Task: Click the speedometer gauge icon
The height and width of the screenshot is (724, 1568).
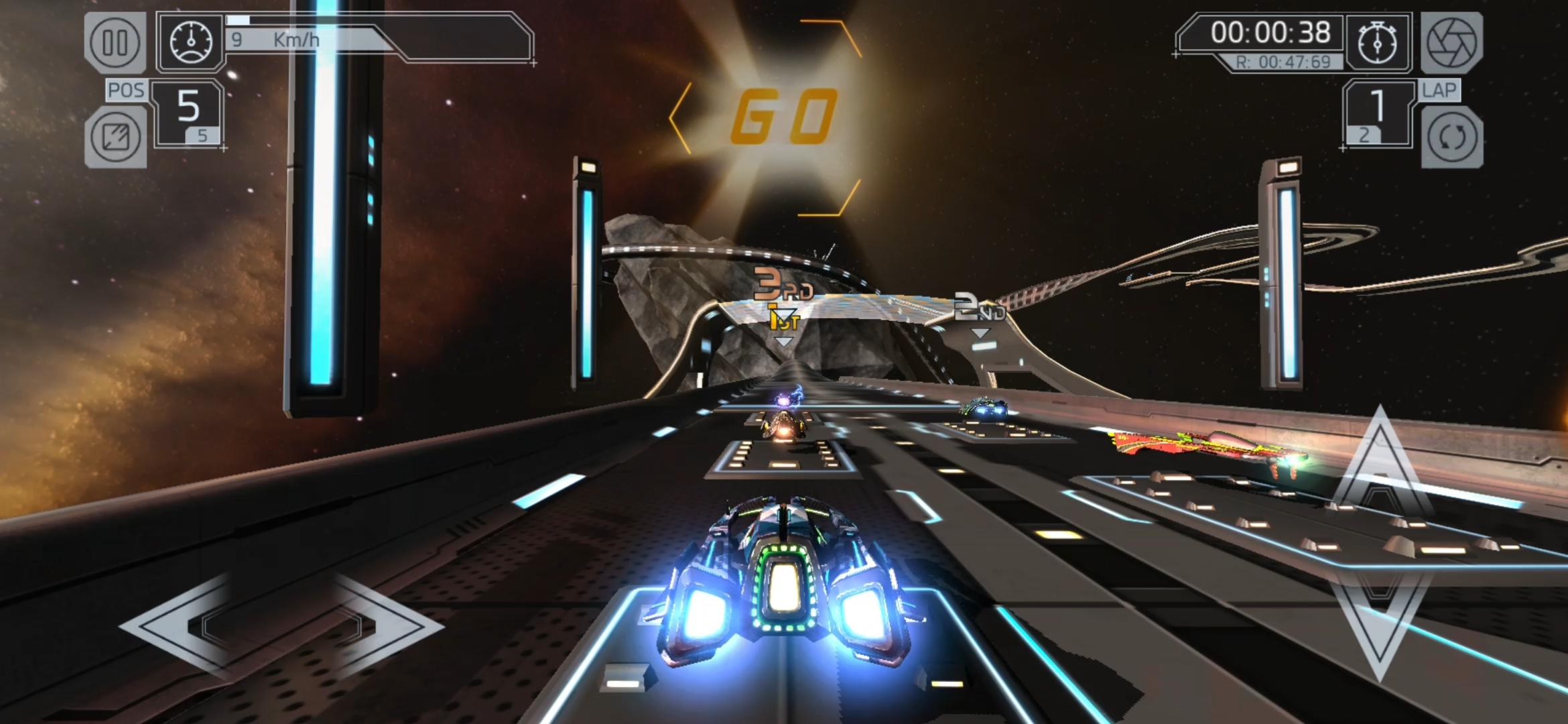Action: 193,42
